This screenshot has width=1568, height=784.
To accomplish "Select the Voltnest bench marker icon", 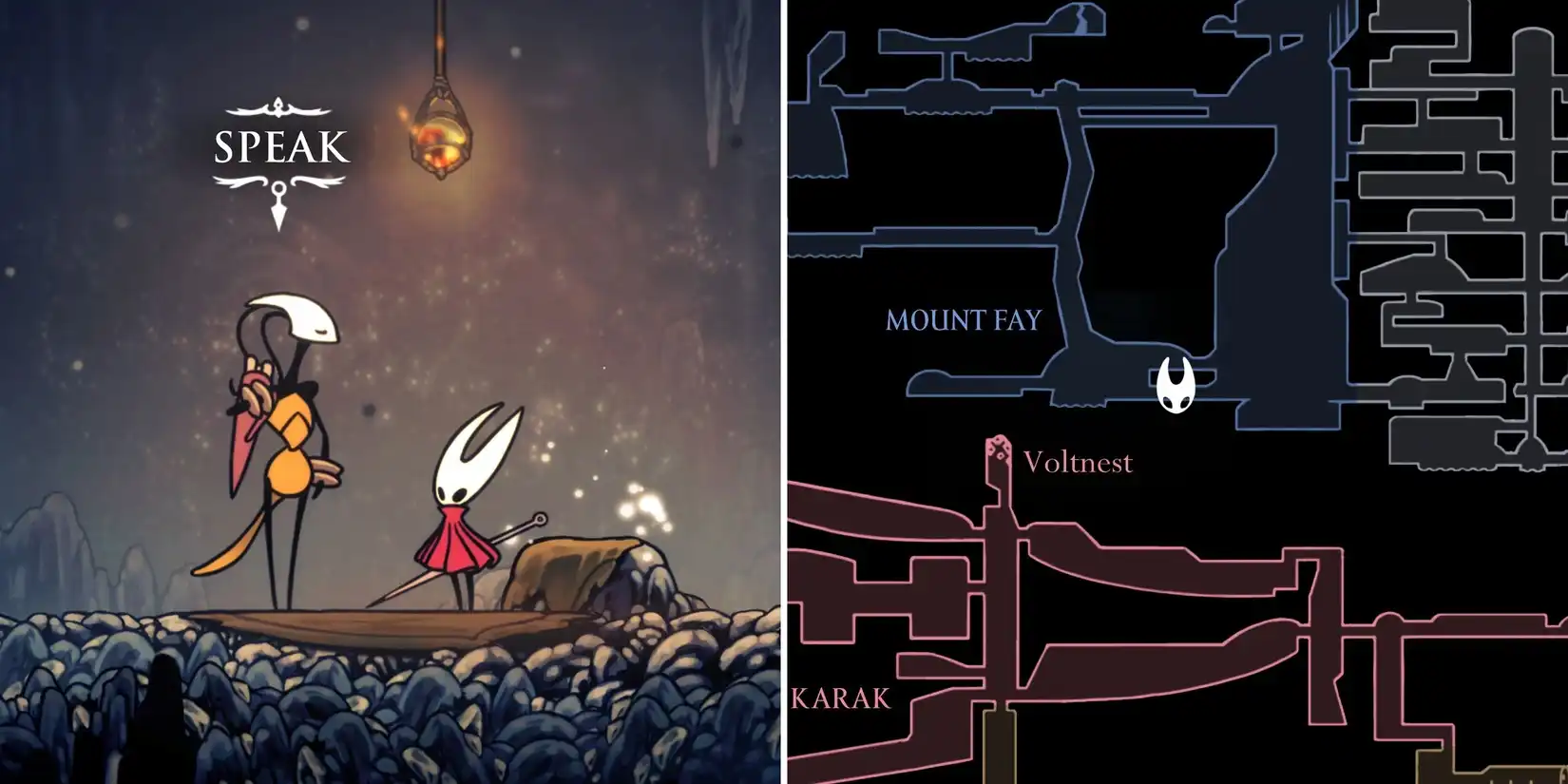I will click(996, 447).
